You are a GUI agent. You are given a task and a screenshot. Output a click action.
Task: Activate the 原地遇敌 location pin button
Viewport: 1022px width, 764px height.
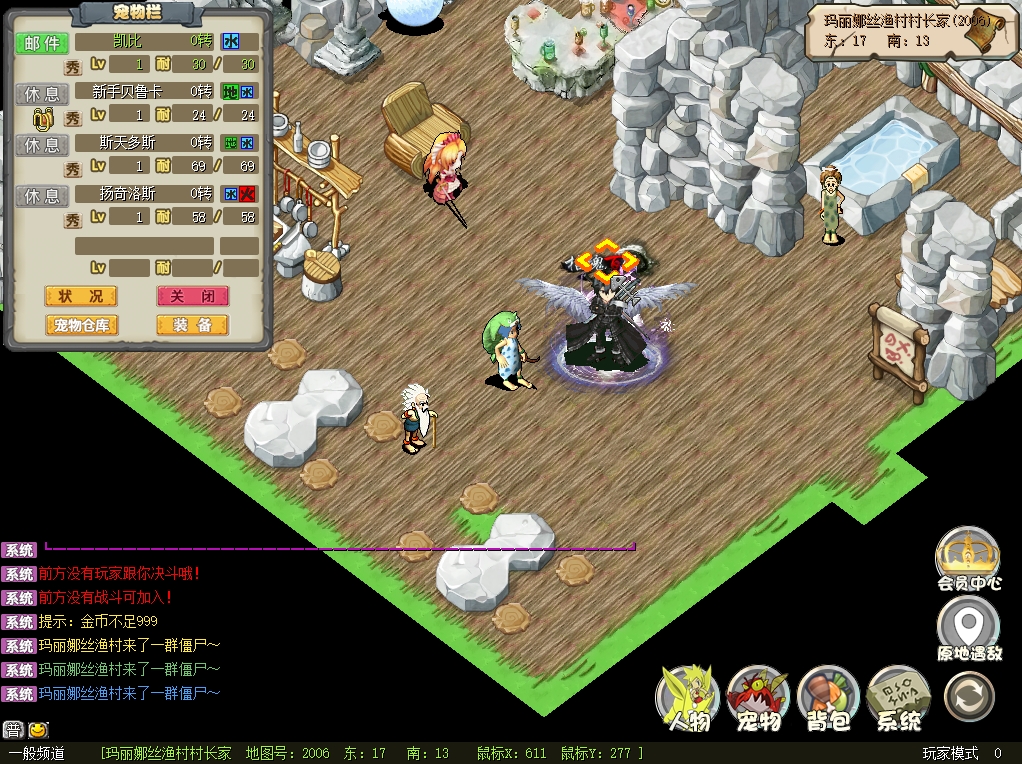(968, 630)
